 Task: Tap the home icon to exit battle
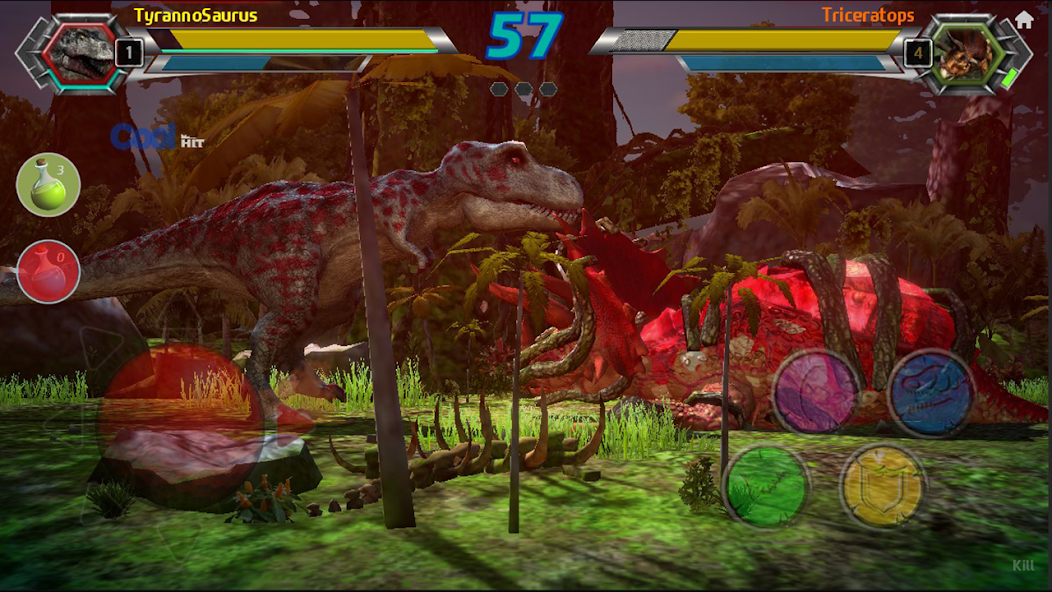click(x=1023, y=20)
